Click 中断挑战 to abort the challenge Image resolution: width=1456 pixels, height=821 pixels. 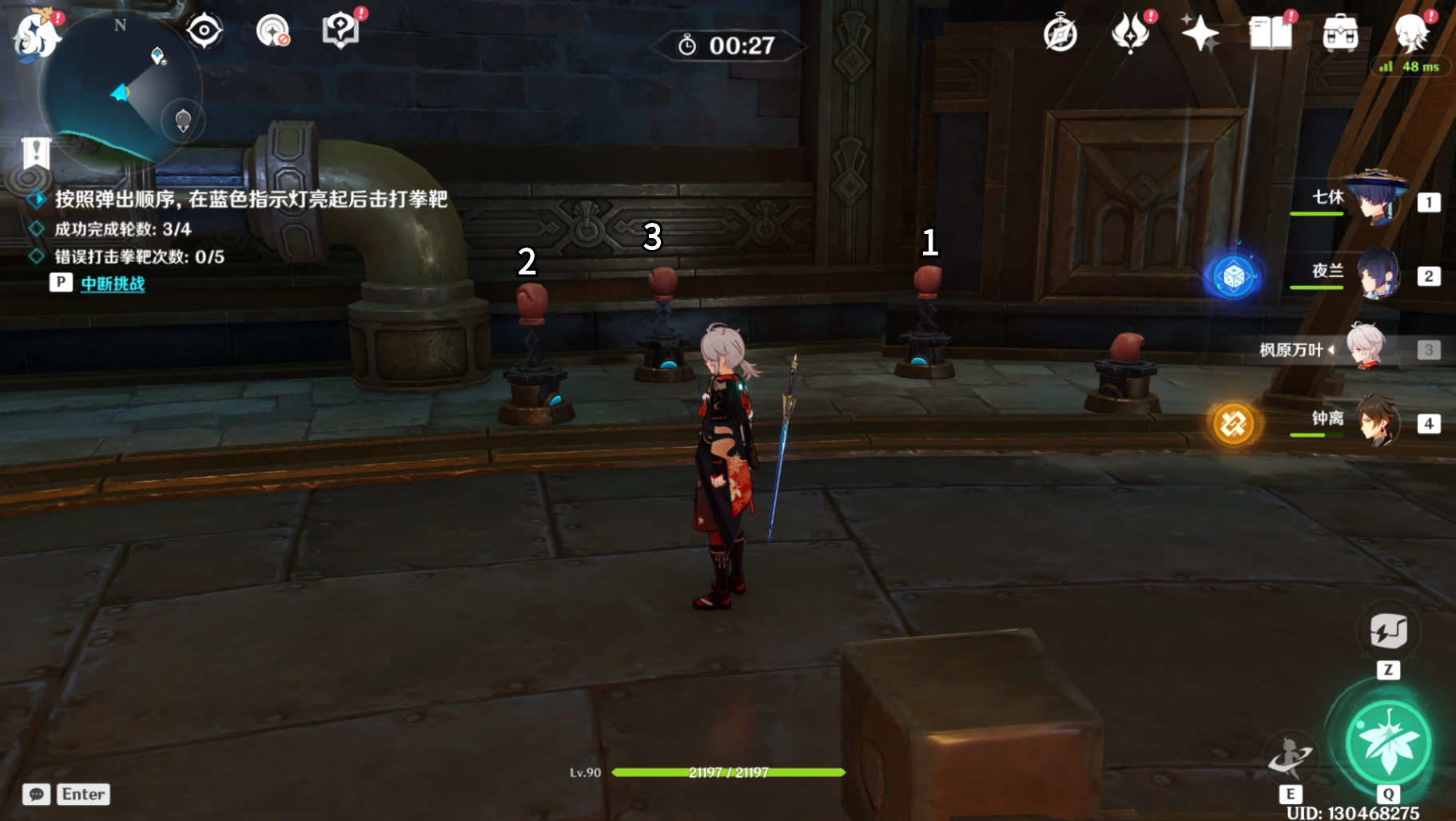(113, 284)
